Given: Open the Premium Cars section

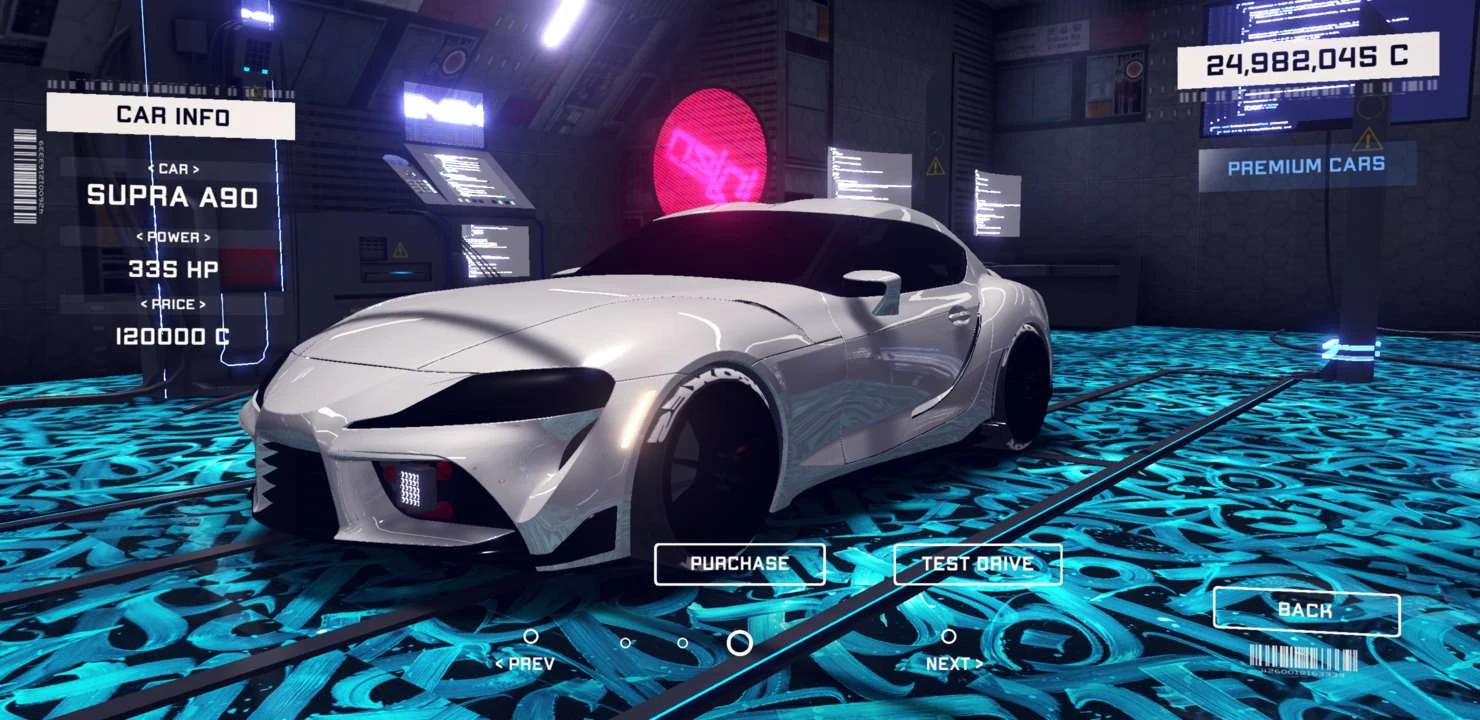Looking at the screenshot, I should point(1306,166).
